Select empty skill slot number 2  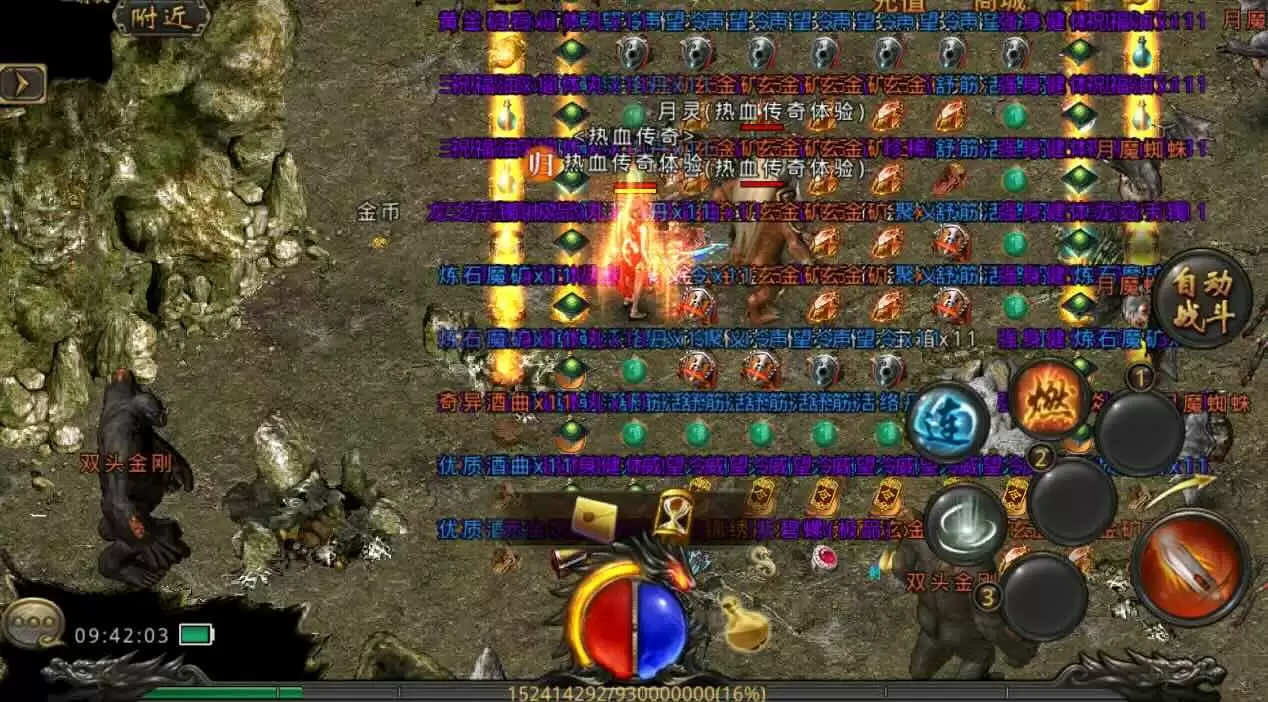tap(1072, 501)
